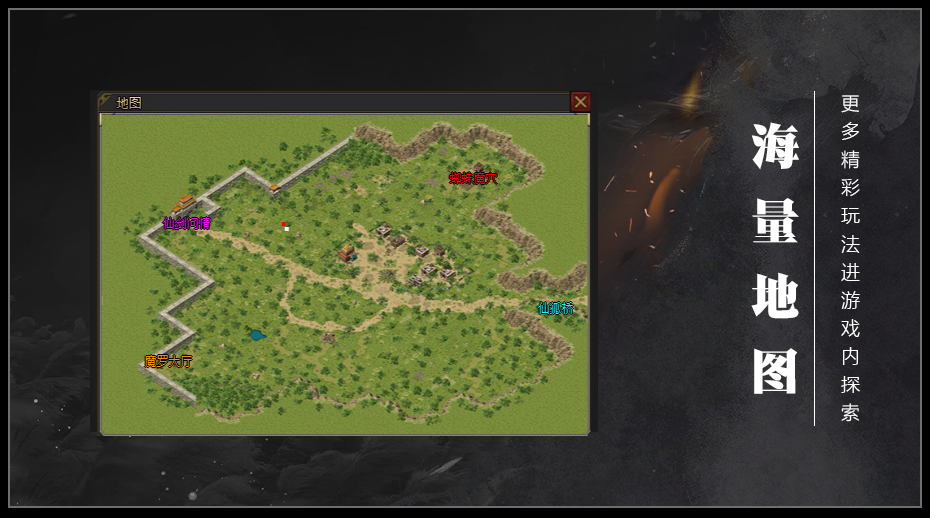Click the 地图 window title bar
The width and height of the screenshot is (930, 518).
point(330,102)
